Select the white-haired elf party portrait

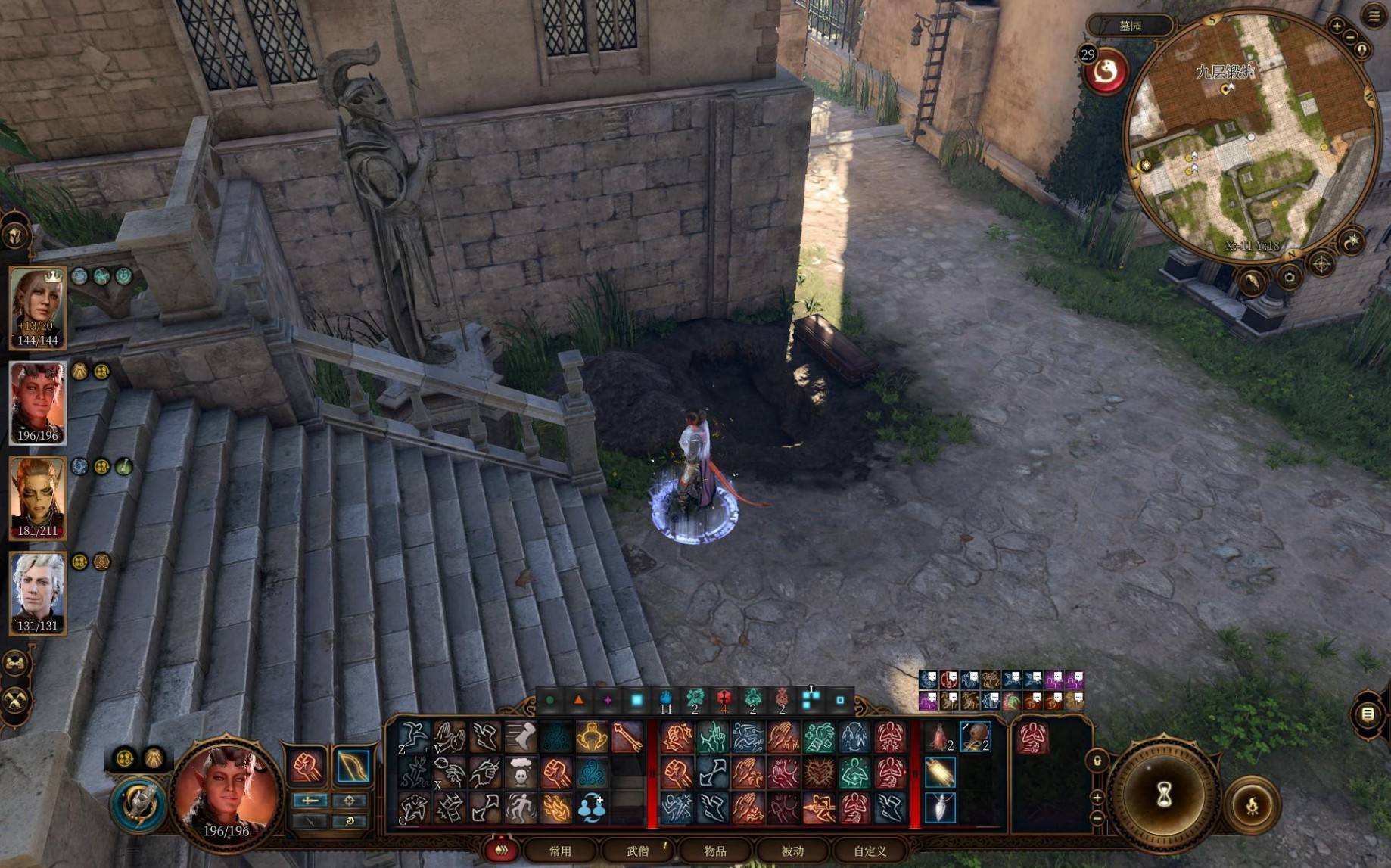tap(37, 592)
